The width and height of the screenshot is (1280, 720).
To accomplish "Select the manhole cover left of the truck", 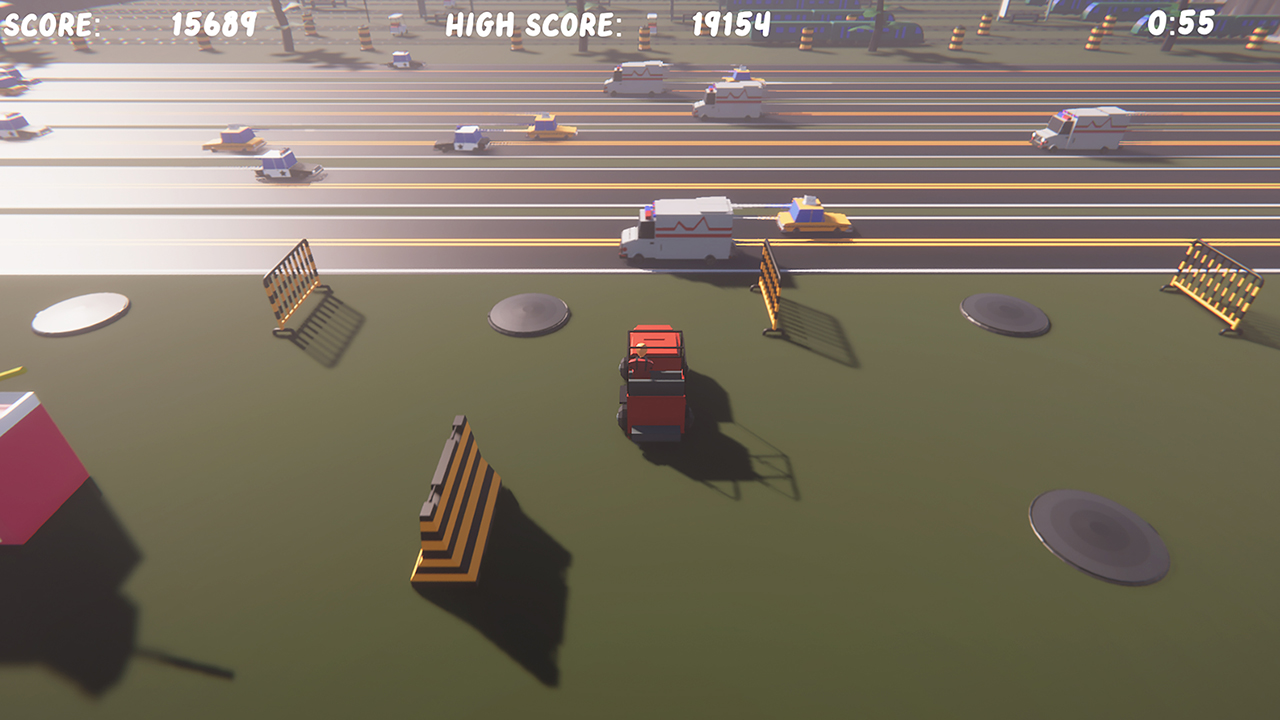I will pyautogui.click(x=527, y=315).
